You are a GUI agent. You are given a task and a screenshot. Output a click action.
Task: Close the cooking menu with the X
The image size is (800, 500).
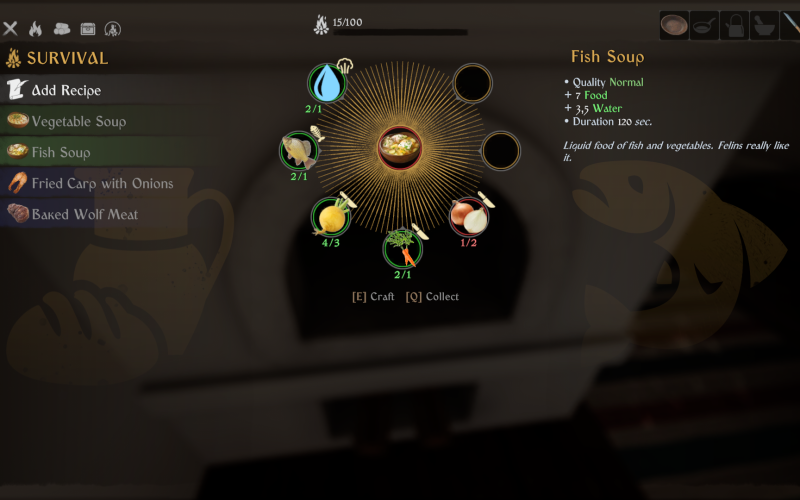[10, 29]
